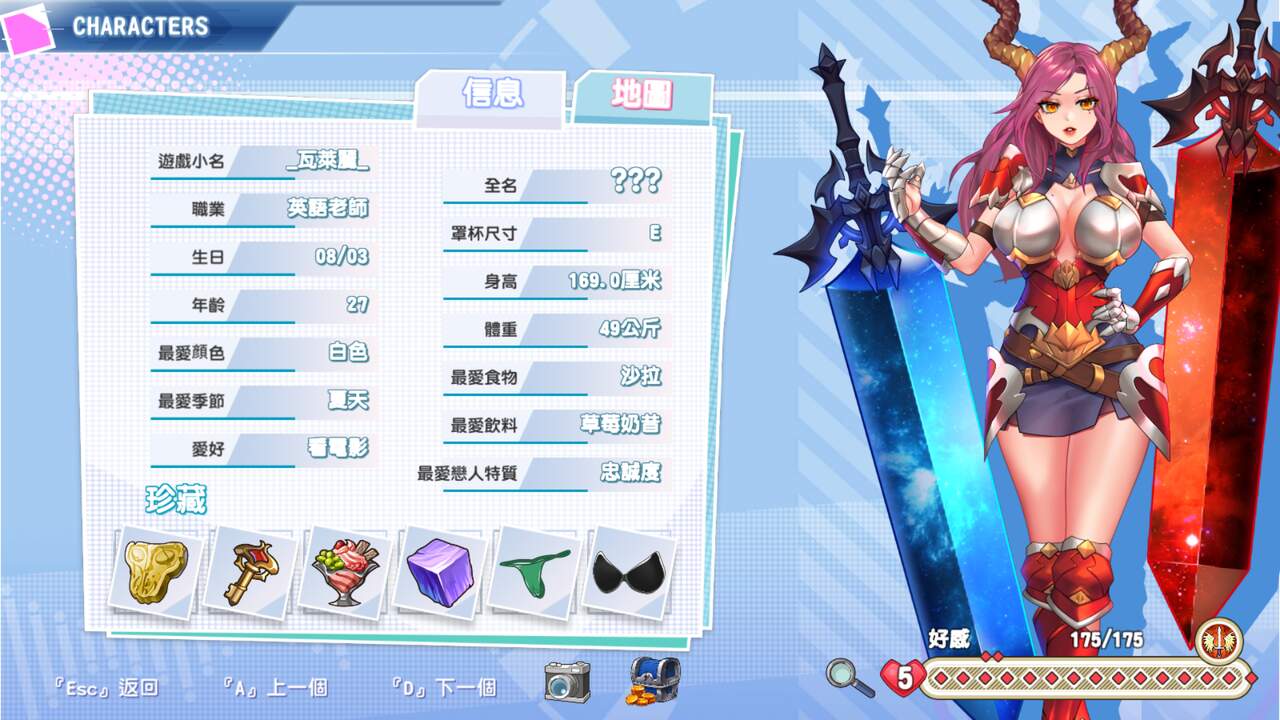Select the purple cube collectible

[438, 572]
